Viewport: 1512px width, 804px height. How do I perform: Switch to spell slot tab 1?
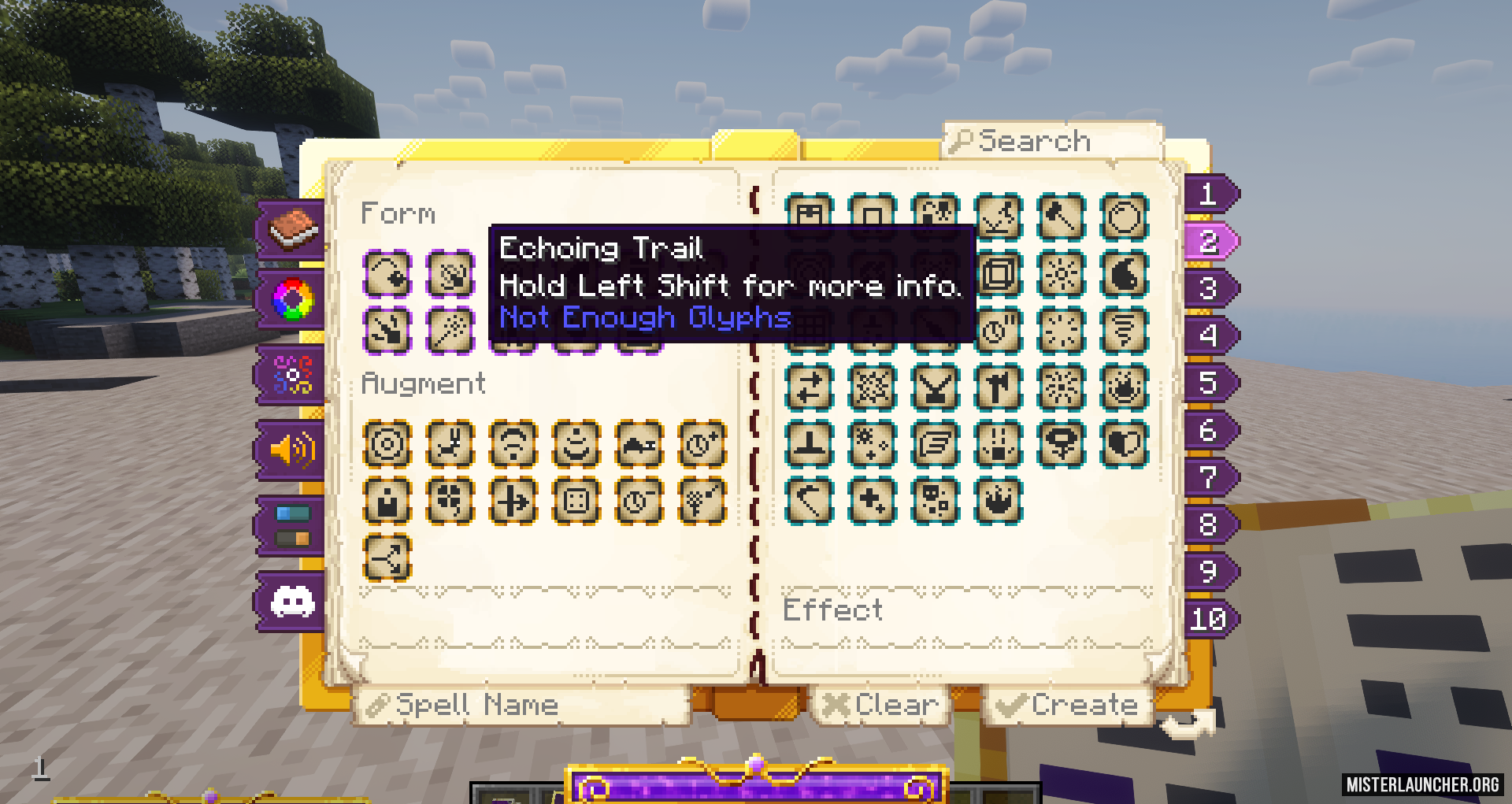[x=1209, y=194]
